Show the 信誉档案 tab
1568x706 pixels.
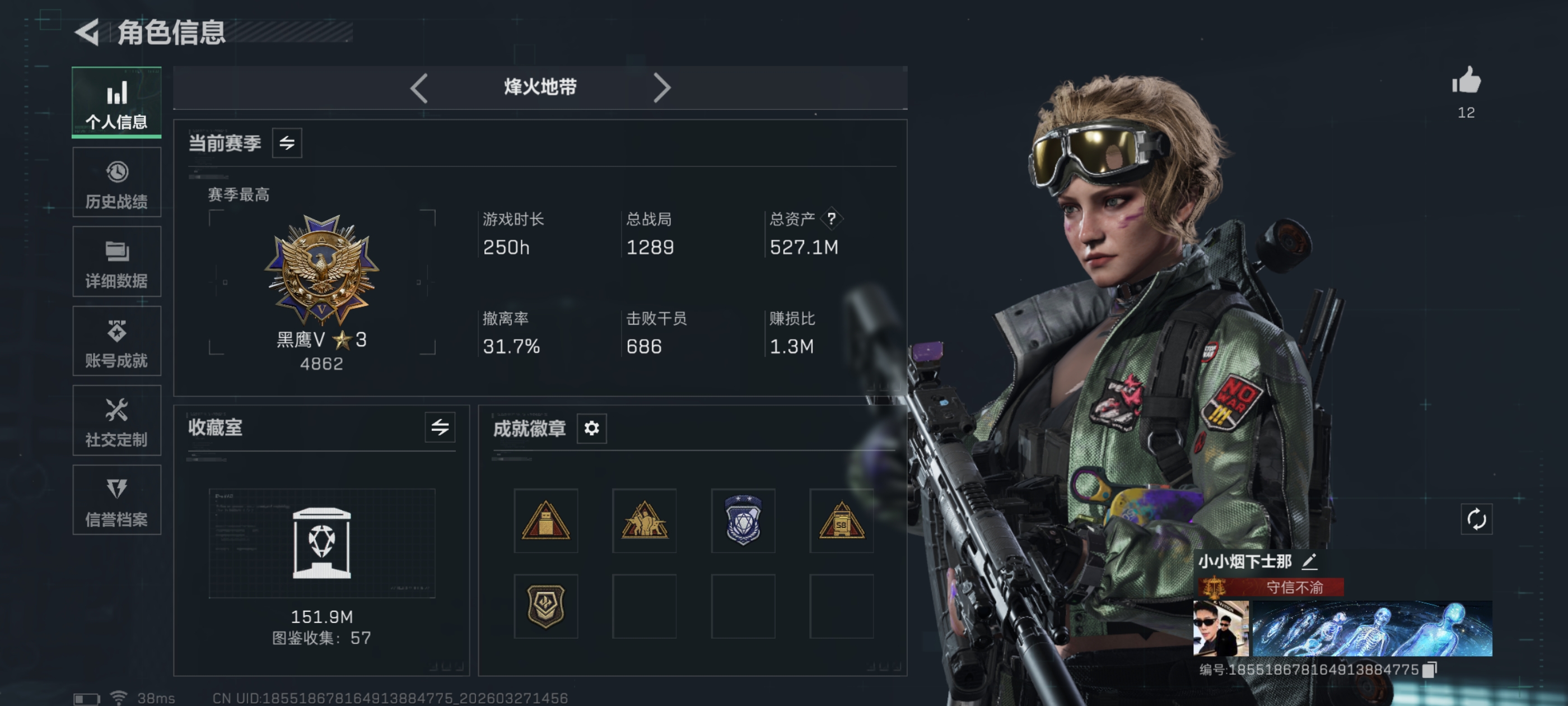pos(116,500)
